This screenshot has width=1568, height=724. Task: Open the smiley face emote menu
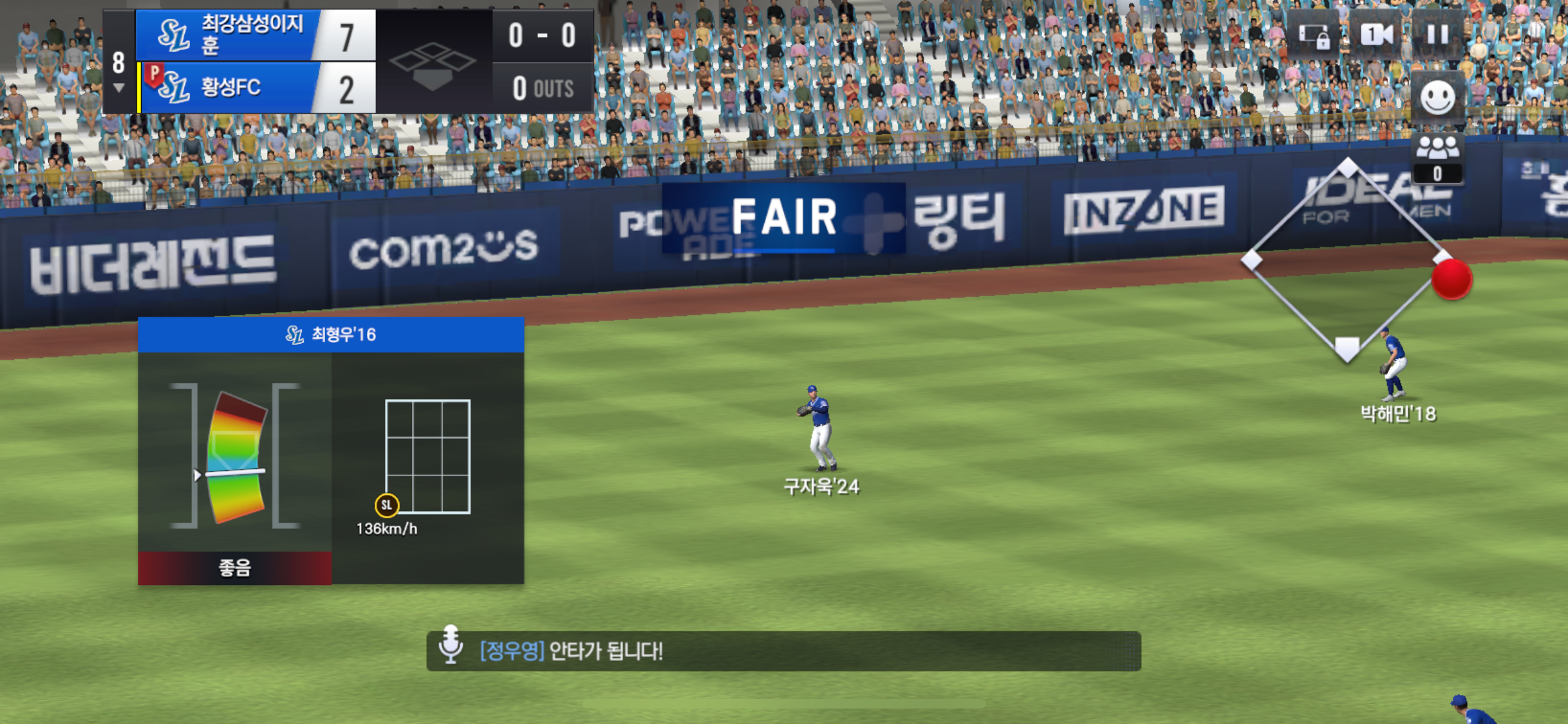pyautogui.click(x=1437, y=98)
